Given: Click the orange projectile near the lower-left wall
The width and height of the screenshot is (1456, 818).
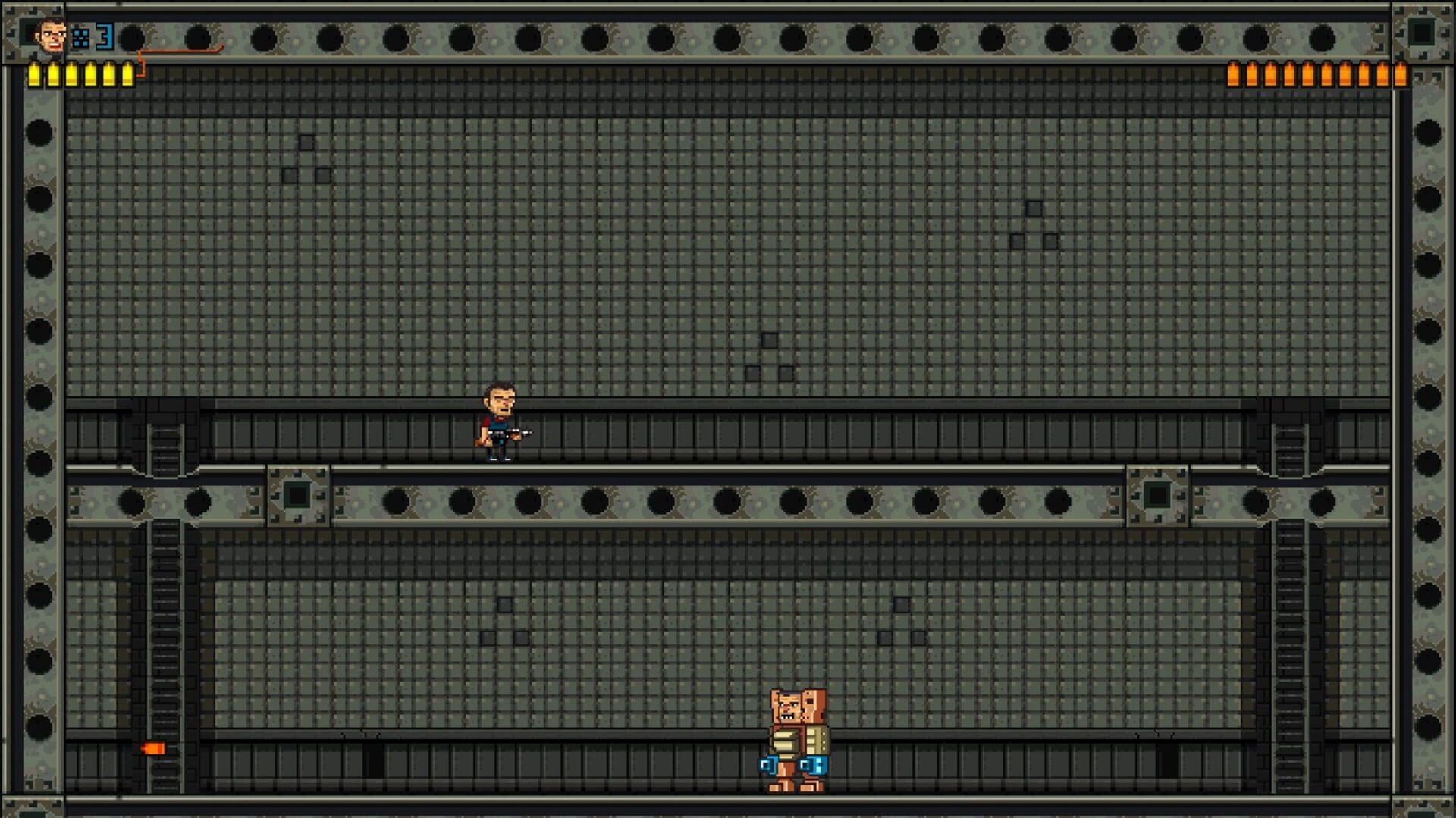Looking at the screenshot, I should [x=154, y=747].
